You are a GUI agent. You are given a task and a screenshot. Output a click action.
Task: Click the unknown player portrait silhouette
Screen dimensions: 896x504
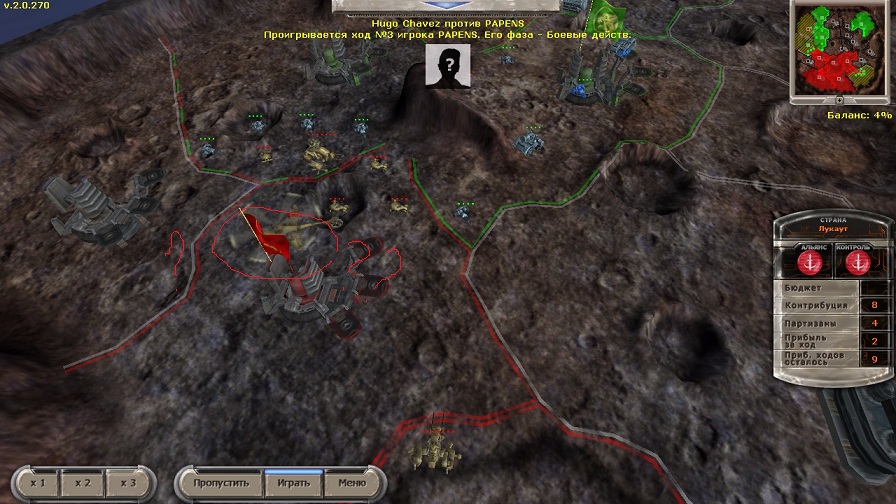[x=448, y=66]
